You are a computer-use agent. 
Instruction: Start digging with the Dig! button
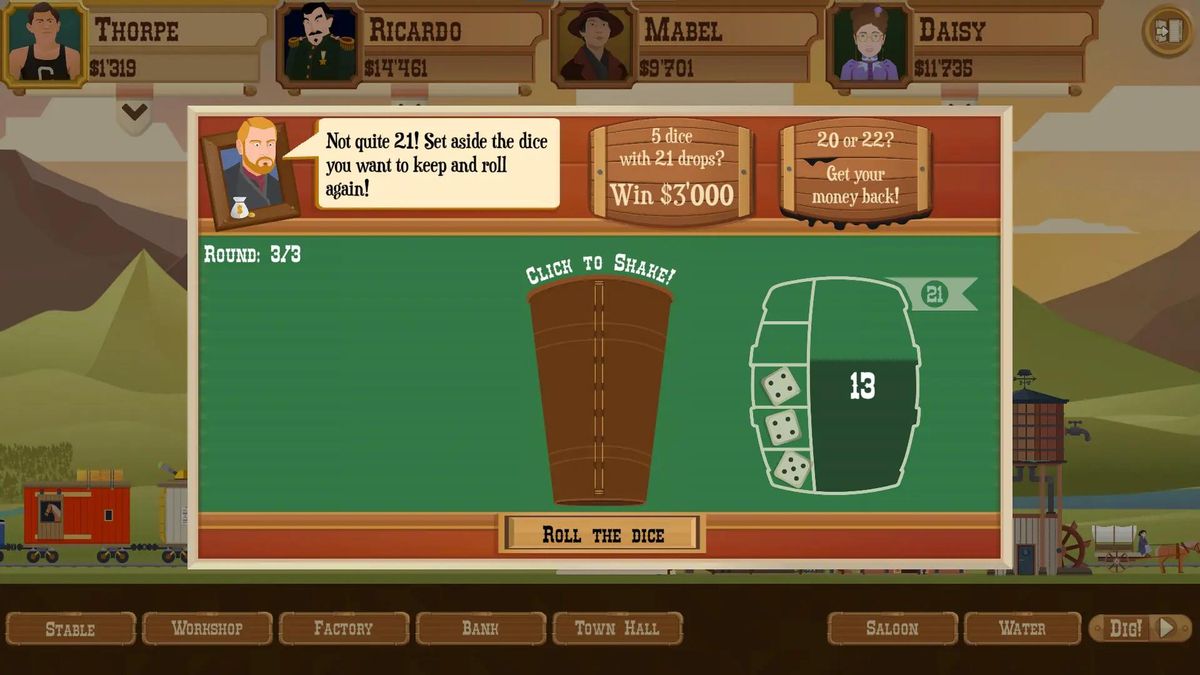click(1139, 628)
